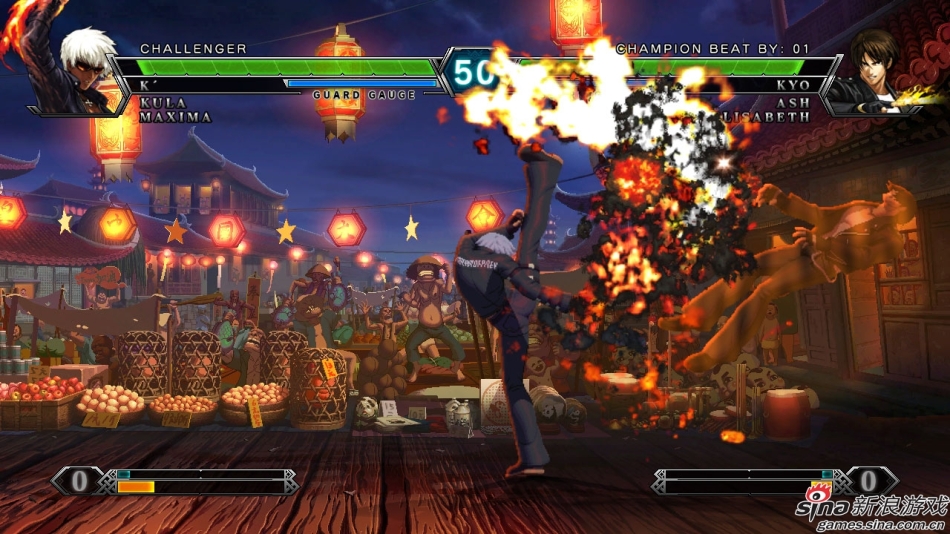Select Maxima in the challenger team list
The width and height of the screenshot is (950, 534).
176,117
